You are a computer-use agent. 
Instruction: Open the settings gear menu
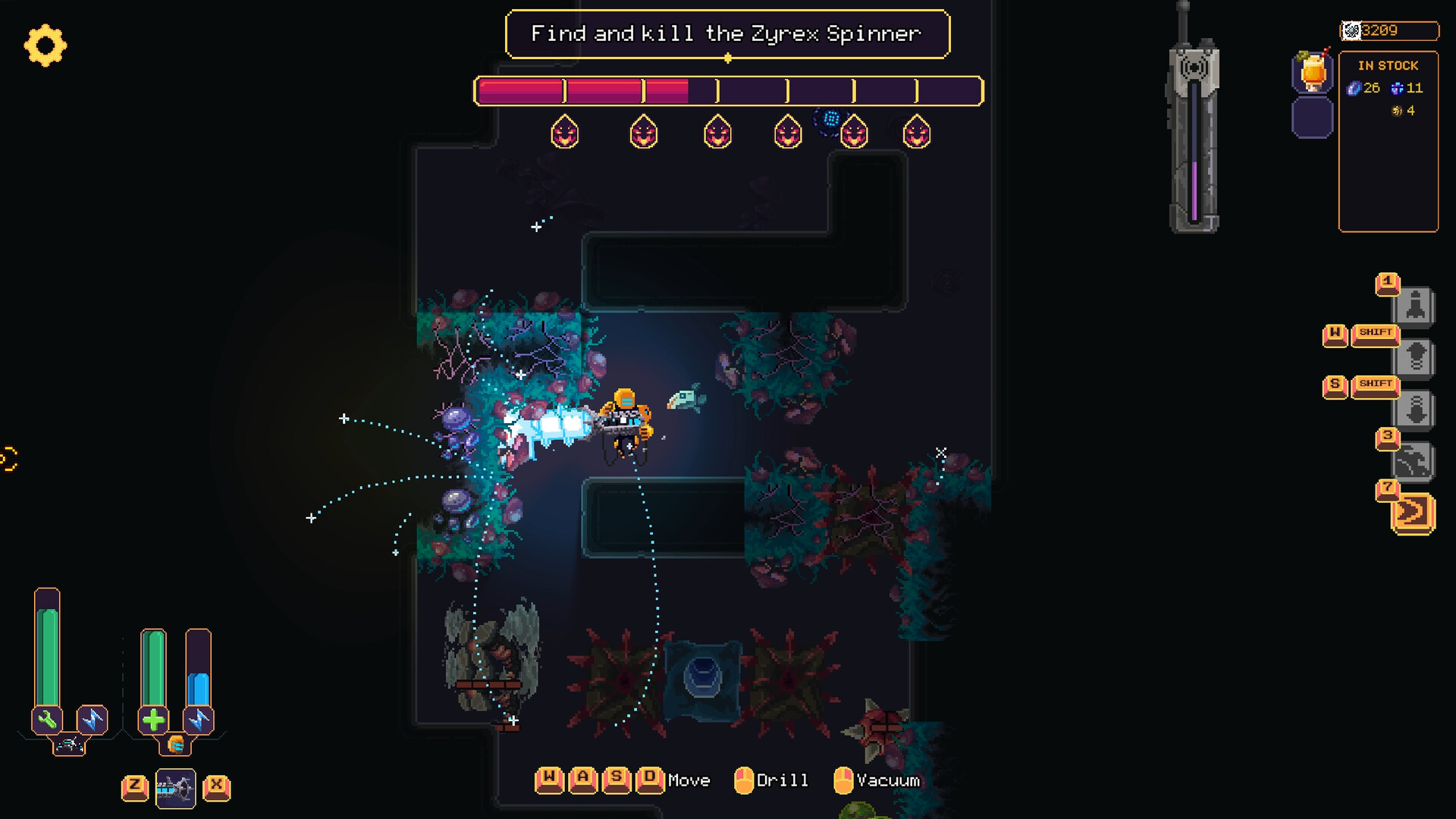point(47,47)
